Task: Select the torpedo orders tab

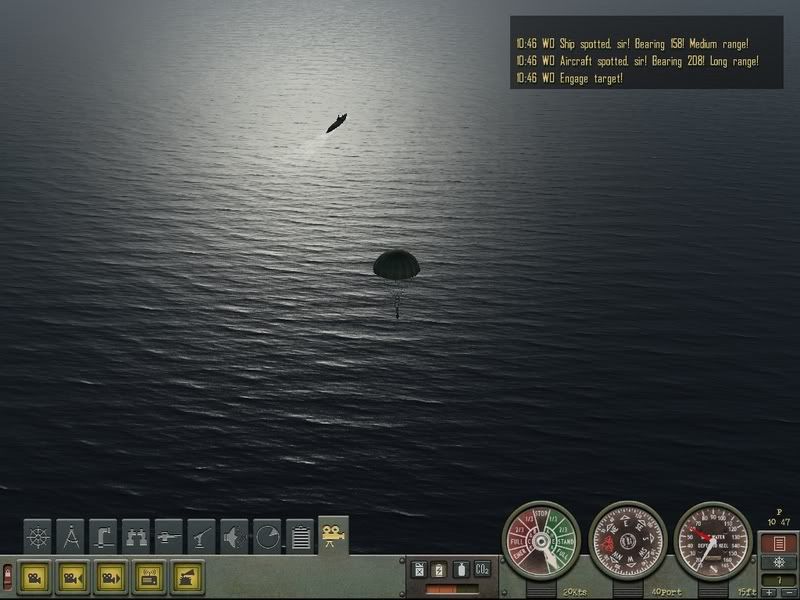Action: point(169,536)
